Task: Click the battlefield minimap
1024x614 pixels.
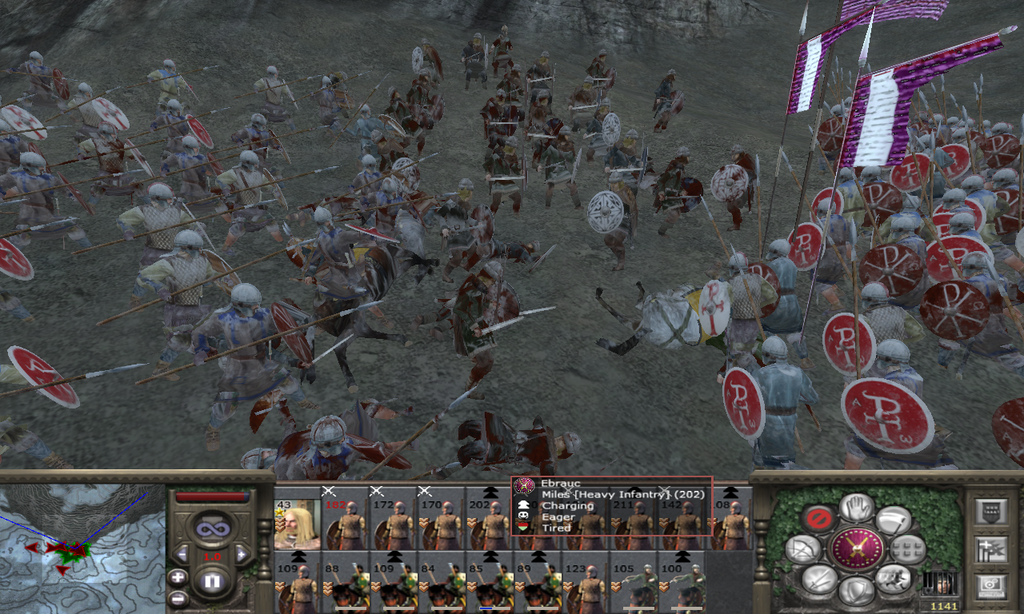Action: click(x=80, y=550)
